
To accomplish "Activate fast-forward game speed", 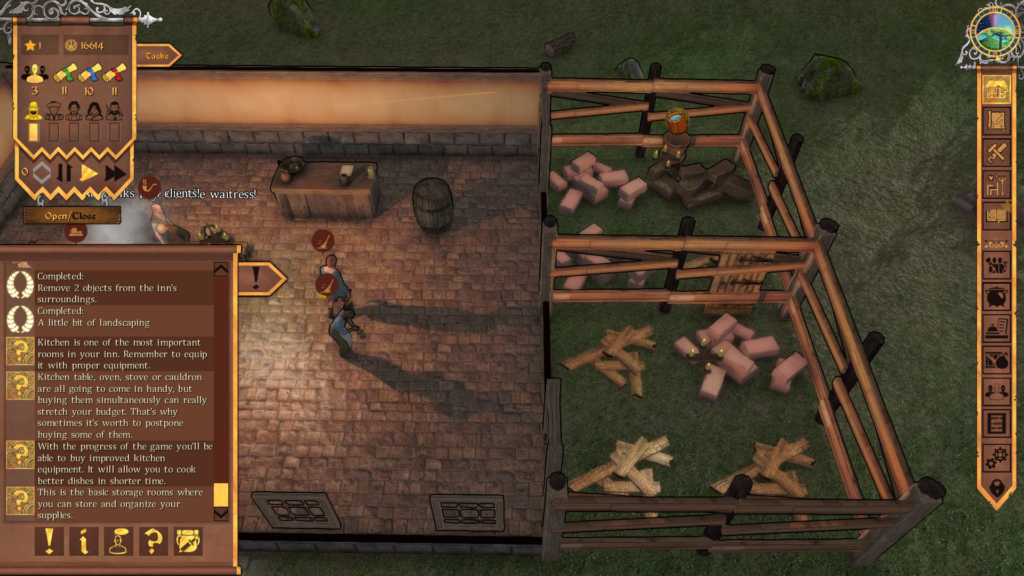I will click(115, 173).
